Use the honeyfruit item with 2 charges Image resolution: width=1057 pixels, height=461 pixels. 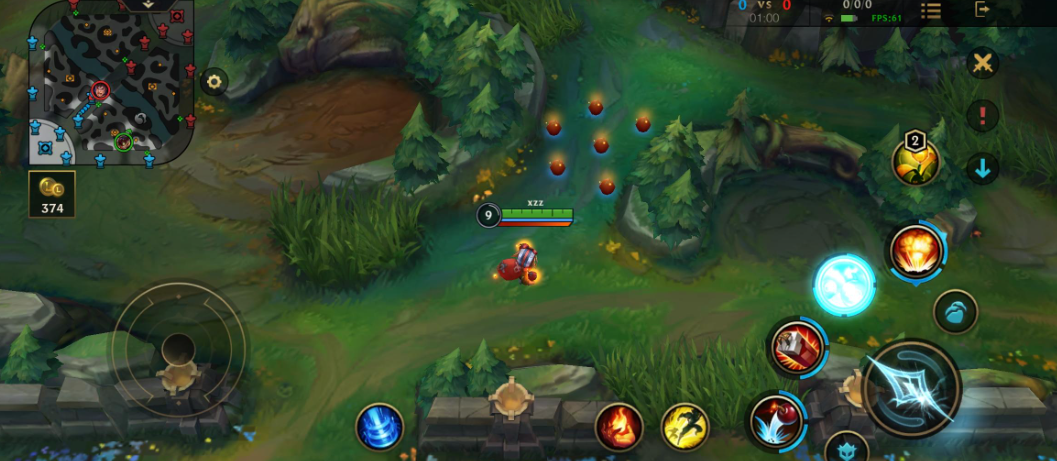click(916, 161)
